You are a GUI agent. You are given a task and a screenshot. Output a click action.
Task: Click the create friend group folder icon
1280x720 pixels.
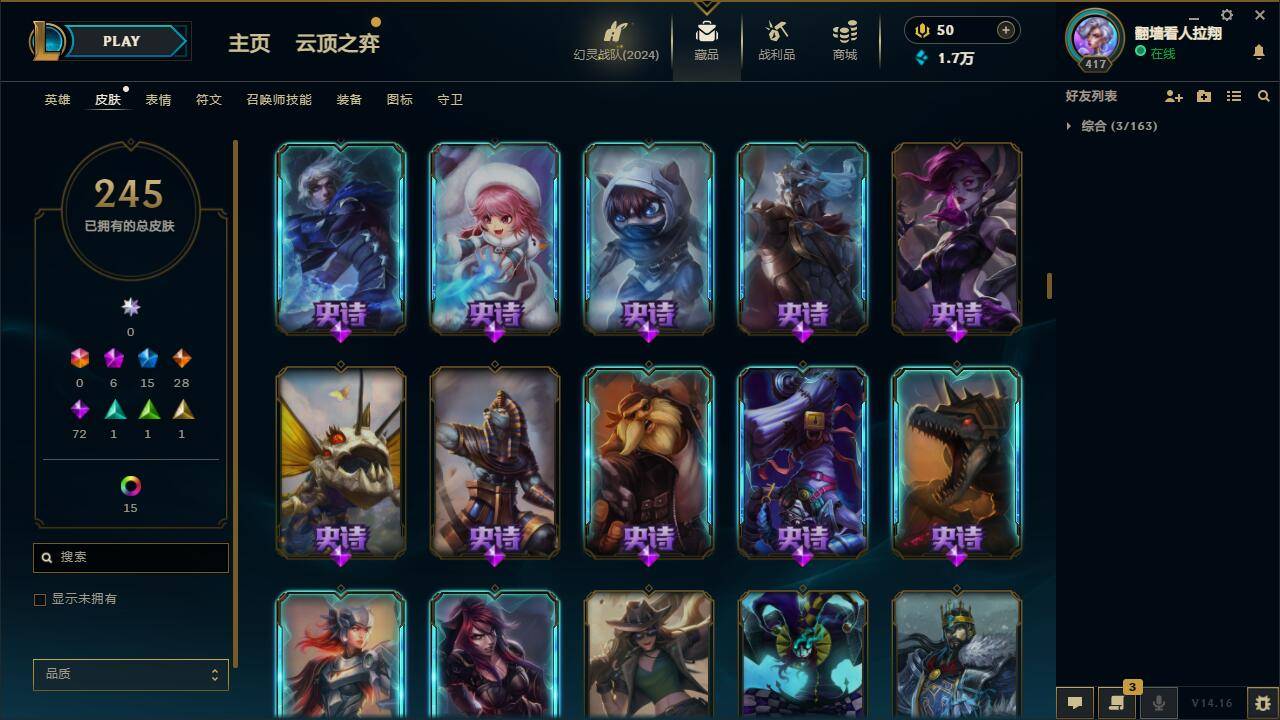(x=1203, y=96)
